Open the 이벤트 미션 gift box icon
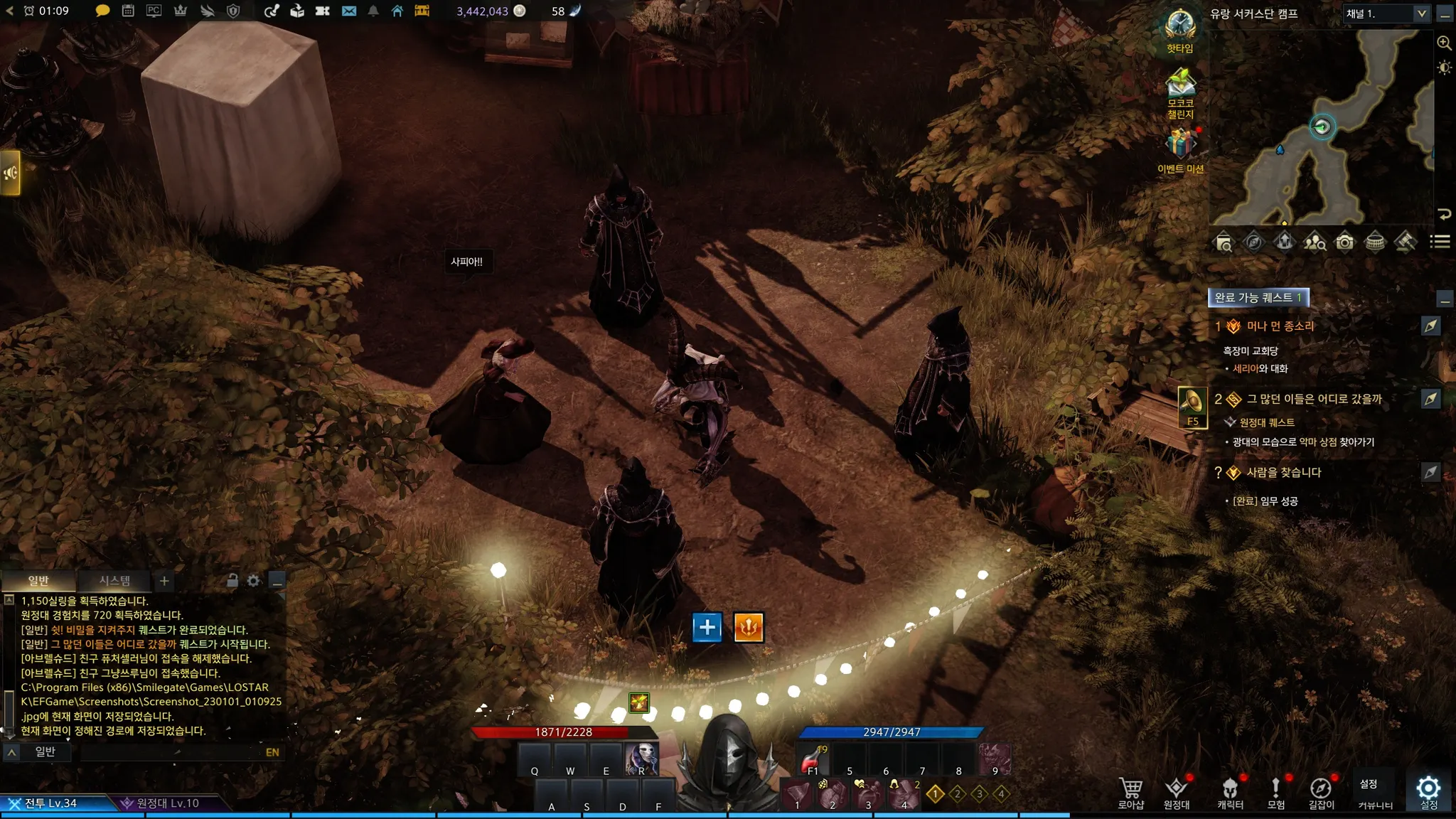This screenshot has width=1456, height=819. (1180, 144)
